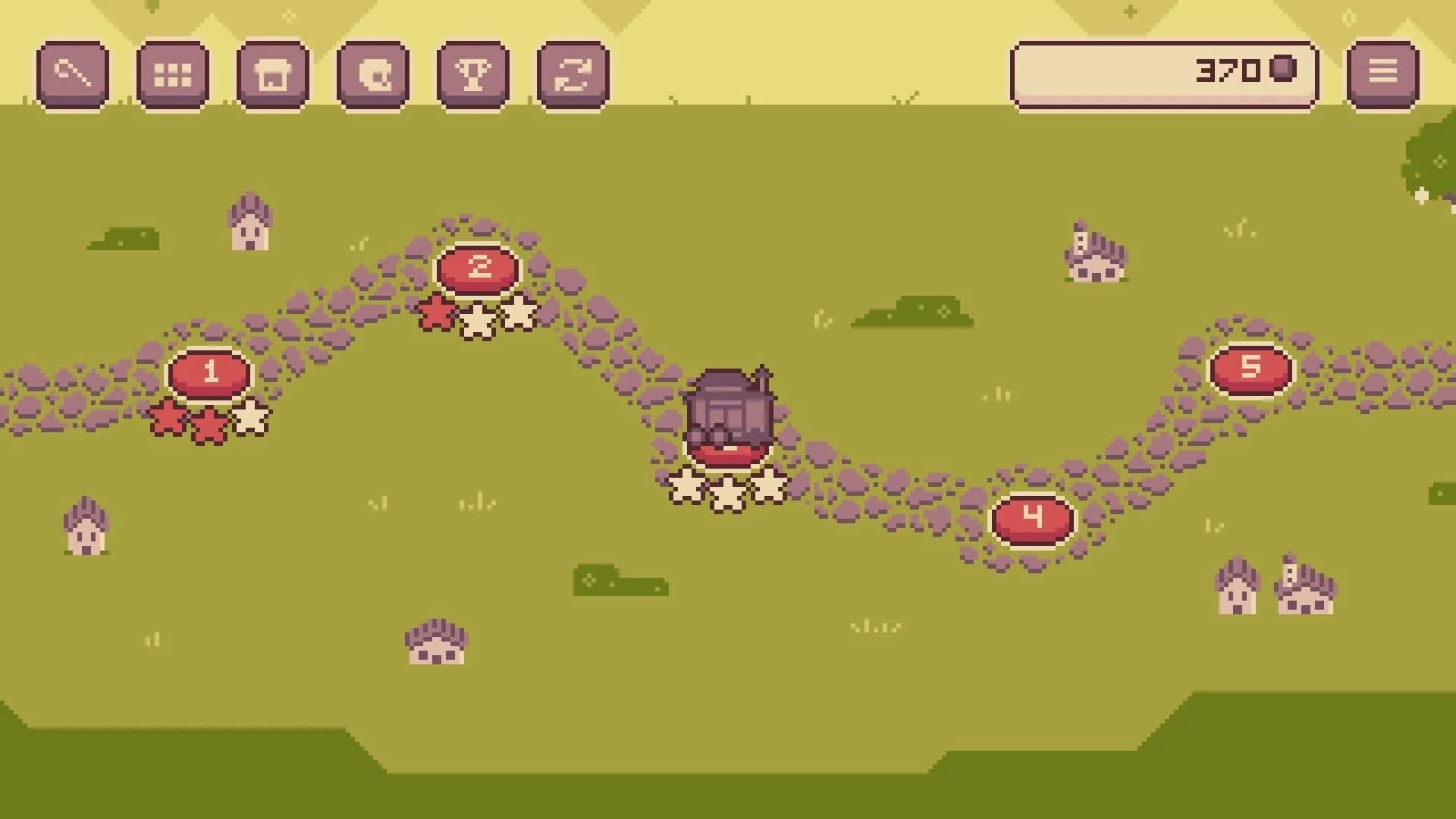Select the wand tool icon in the toolbar
Screen dimensions: 1456x819
click(72, 74)
